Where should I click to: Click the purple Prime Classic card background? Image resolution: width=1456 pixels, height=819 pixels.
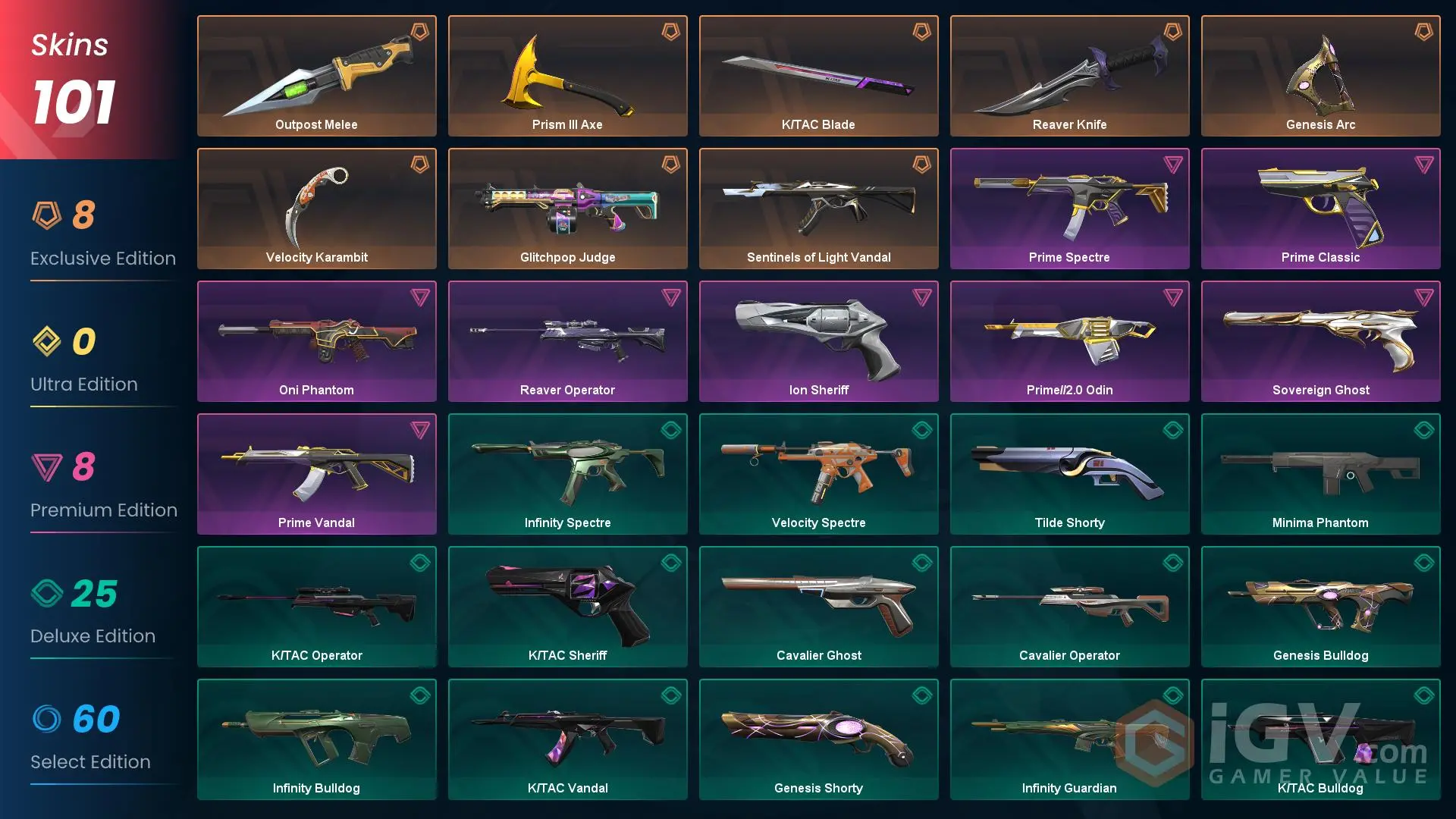point(1321,209)
